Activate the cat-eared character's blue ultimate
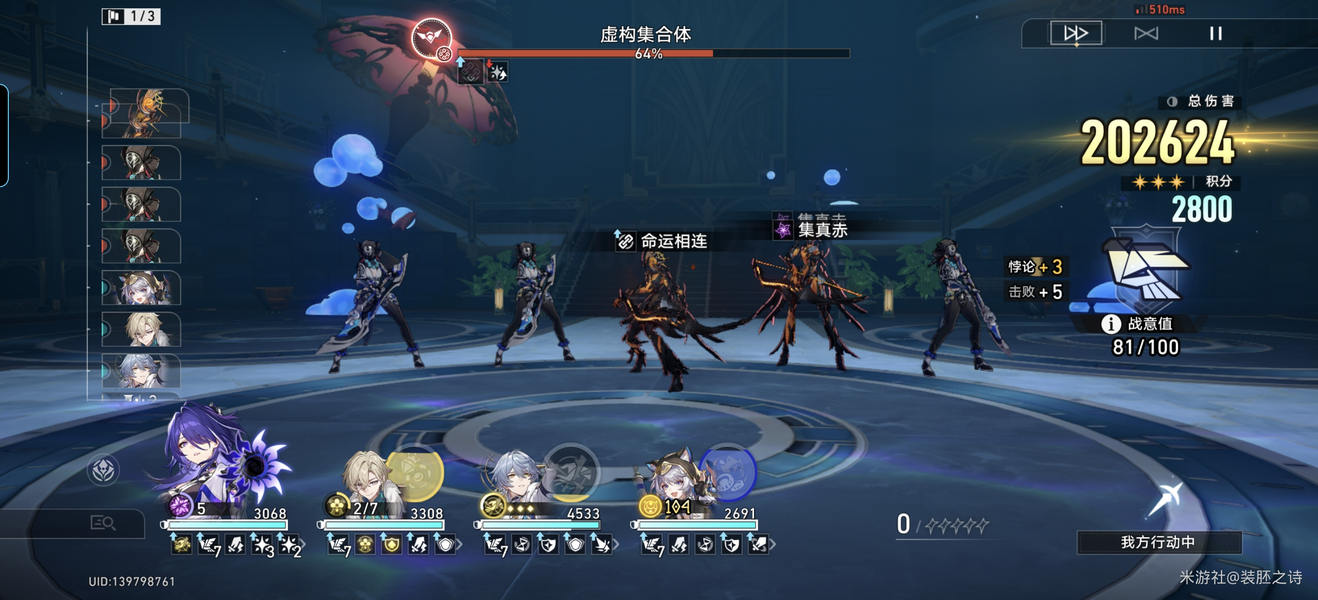Image resolution: width=1318 pixels, height=600 pixels. click(x=727, y=472)
